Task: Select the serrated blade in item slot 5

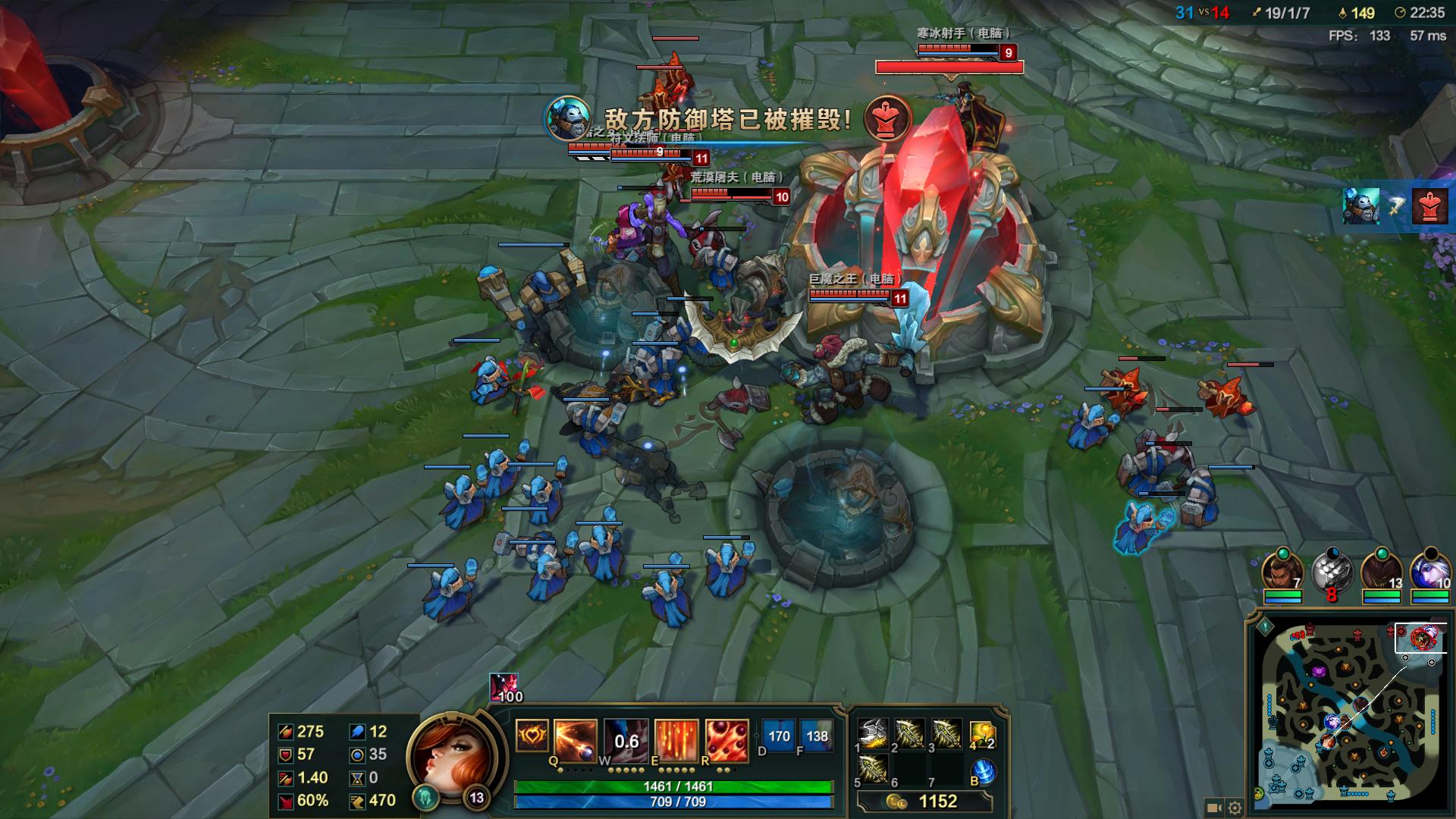Action: coord(873,768)
